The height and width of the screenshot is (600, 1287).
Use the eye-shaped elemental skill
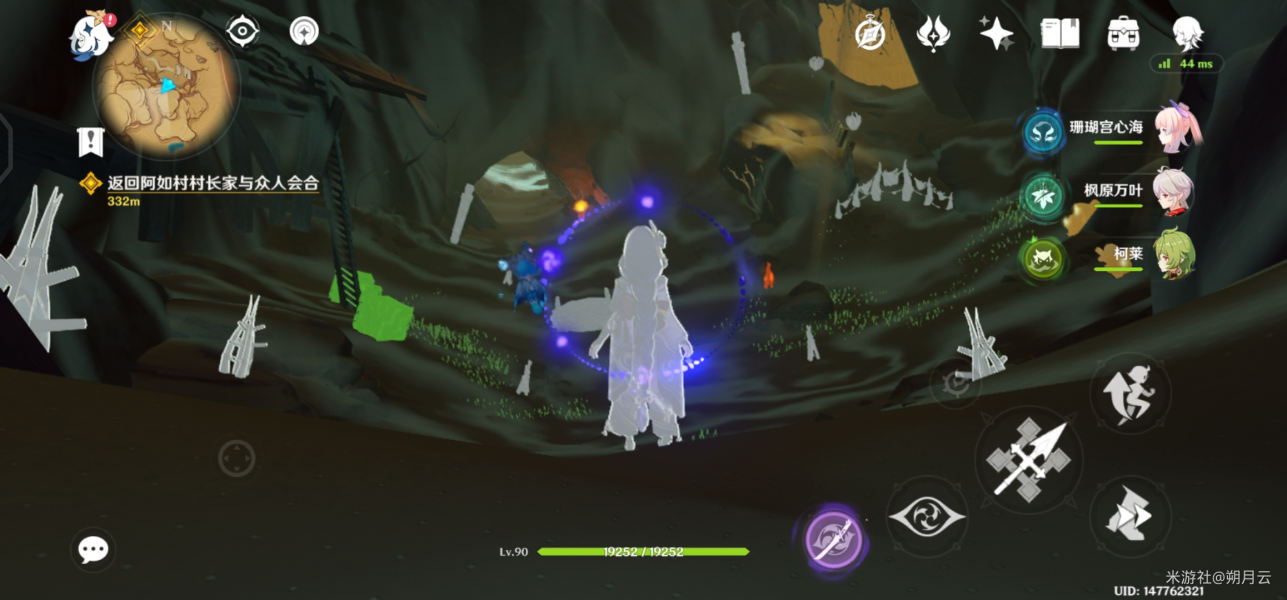click(x=927, y=517)
